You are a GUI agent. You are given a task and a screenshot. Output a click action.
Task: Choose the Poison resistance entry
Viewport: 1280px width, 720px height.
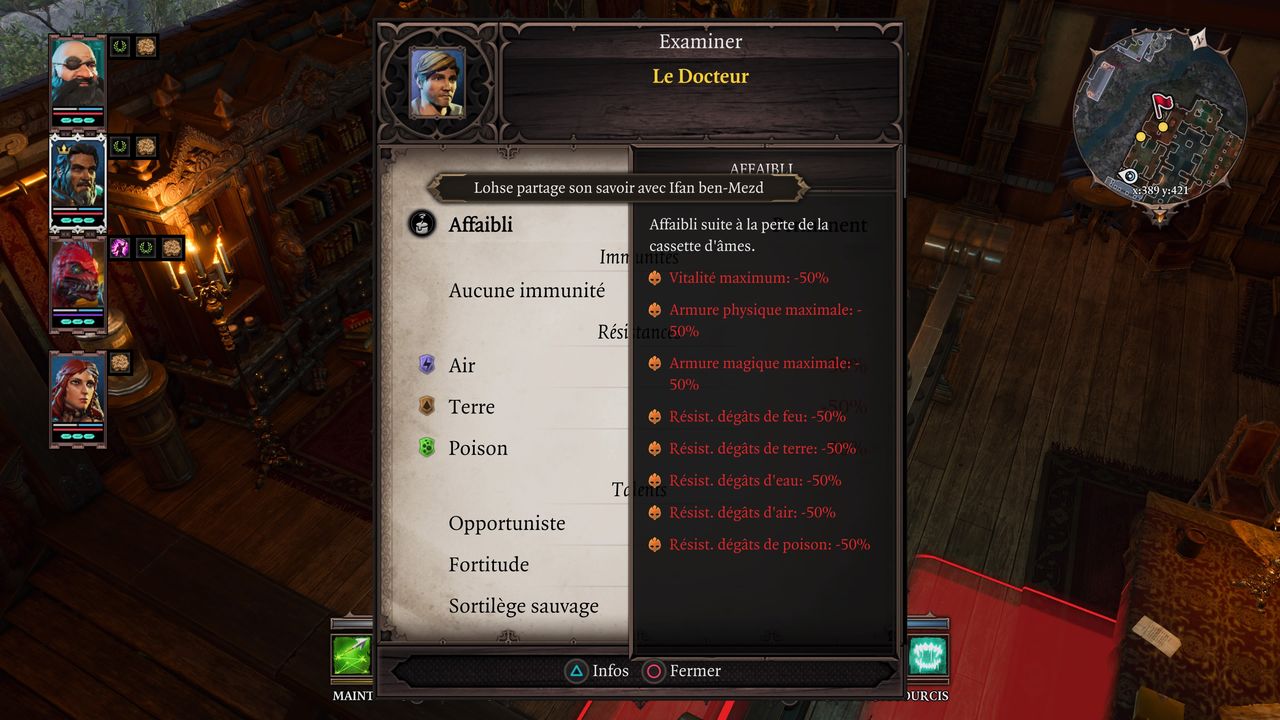pos(477,448)
